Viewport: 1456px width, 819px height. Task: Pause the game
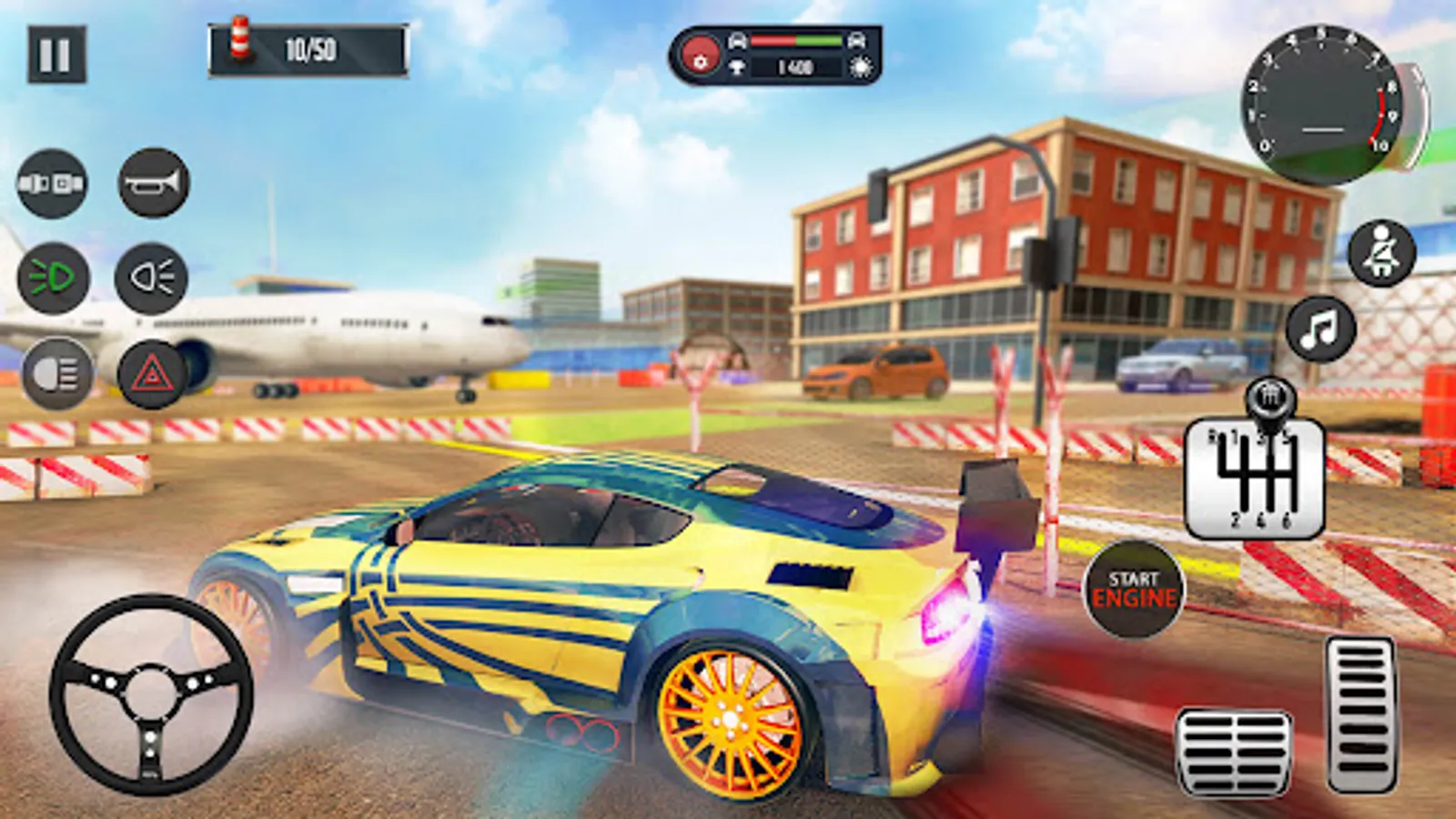point(56,55)
